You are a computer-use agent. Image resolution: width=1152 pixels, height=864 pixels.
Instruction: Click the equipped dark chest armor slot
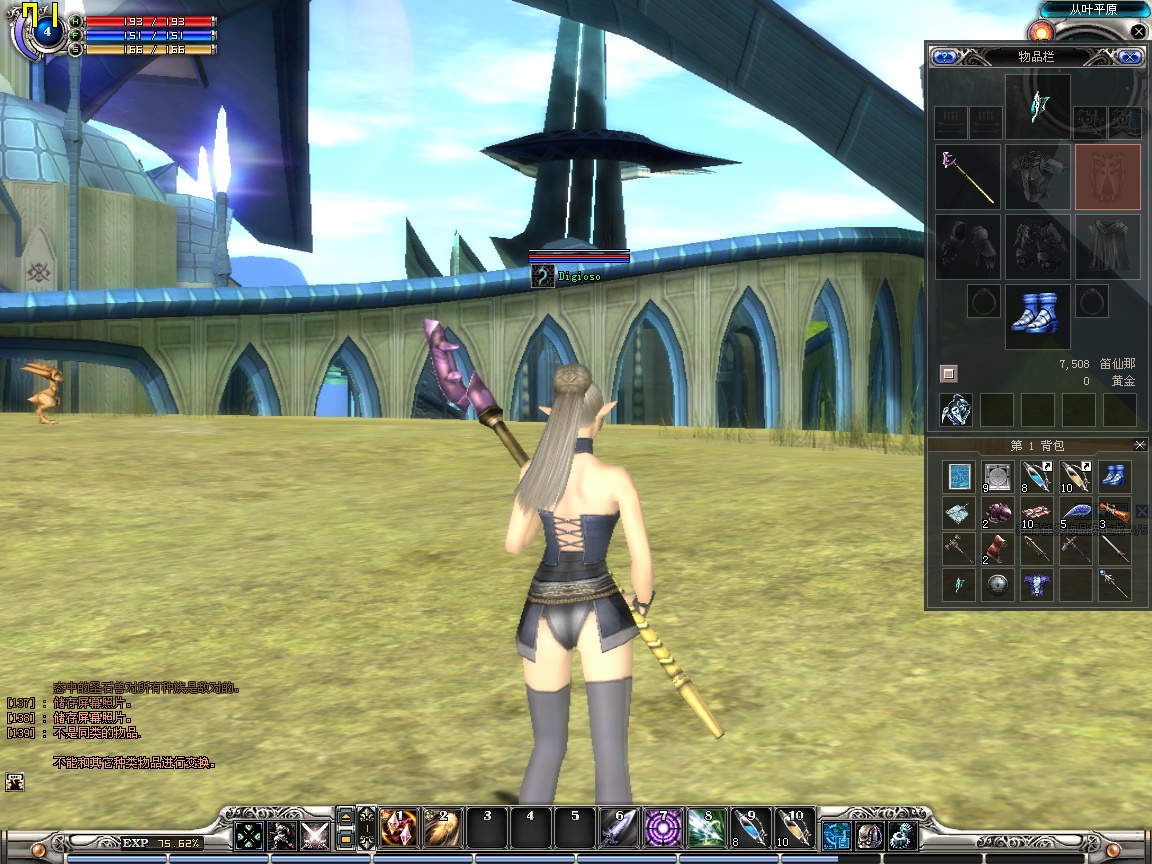pos(1037,177)
